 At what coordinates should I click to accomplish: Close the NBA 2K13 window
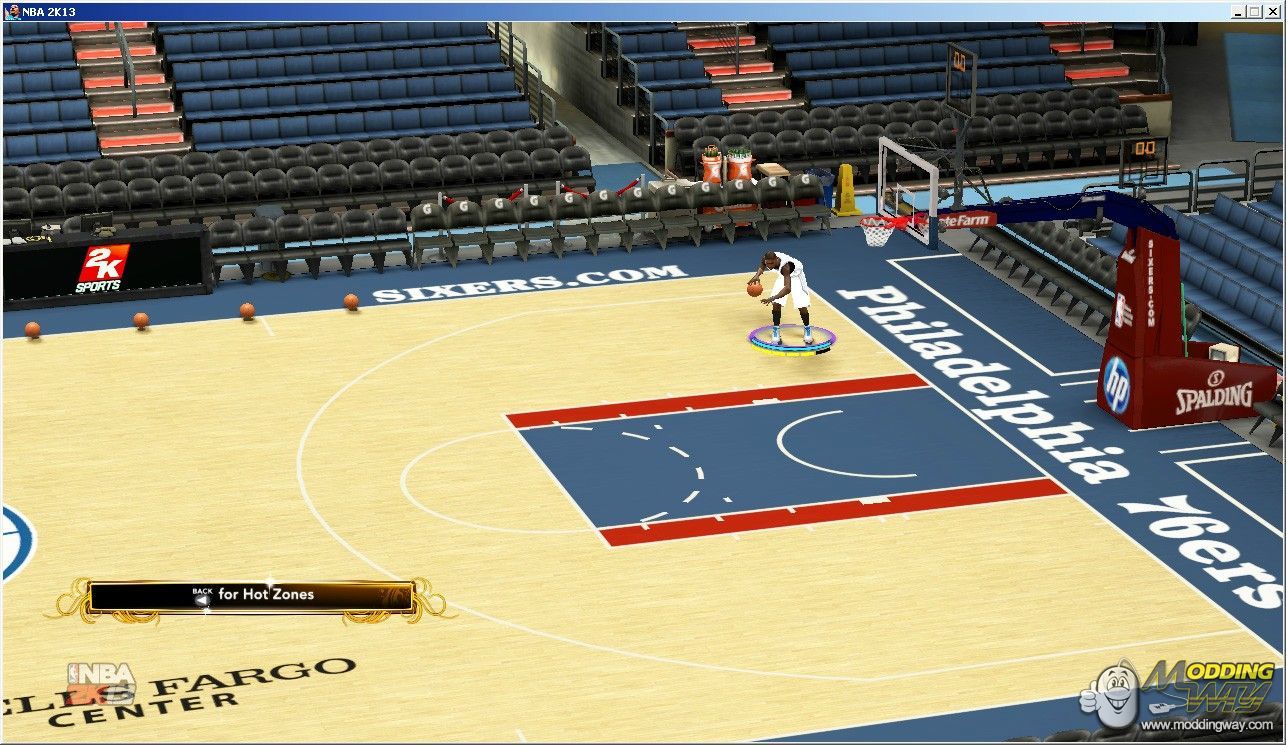[x=1275, y=12]
